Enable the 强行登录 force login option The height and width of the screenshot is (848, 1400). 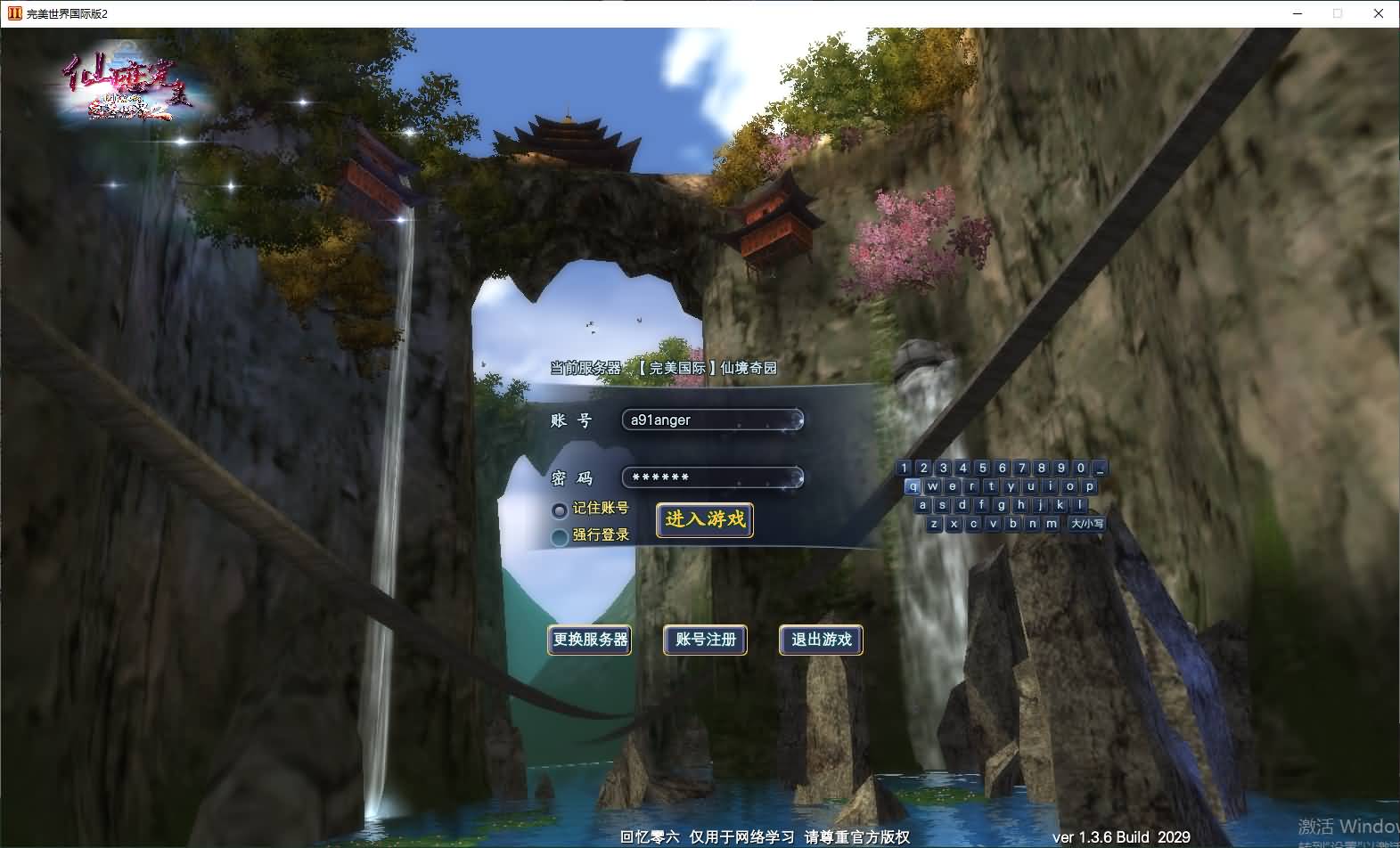(x=560, y=536)
